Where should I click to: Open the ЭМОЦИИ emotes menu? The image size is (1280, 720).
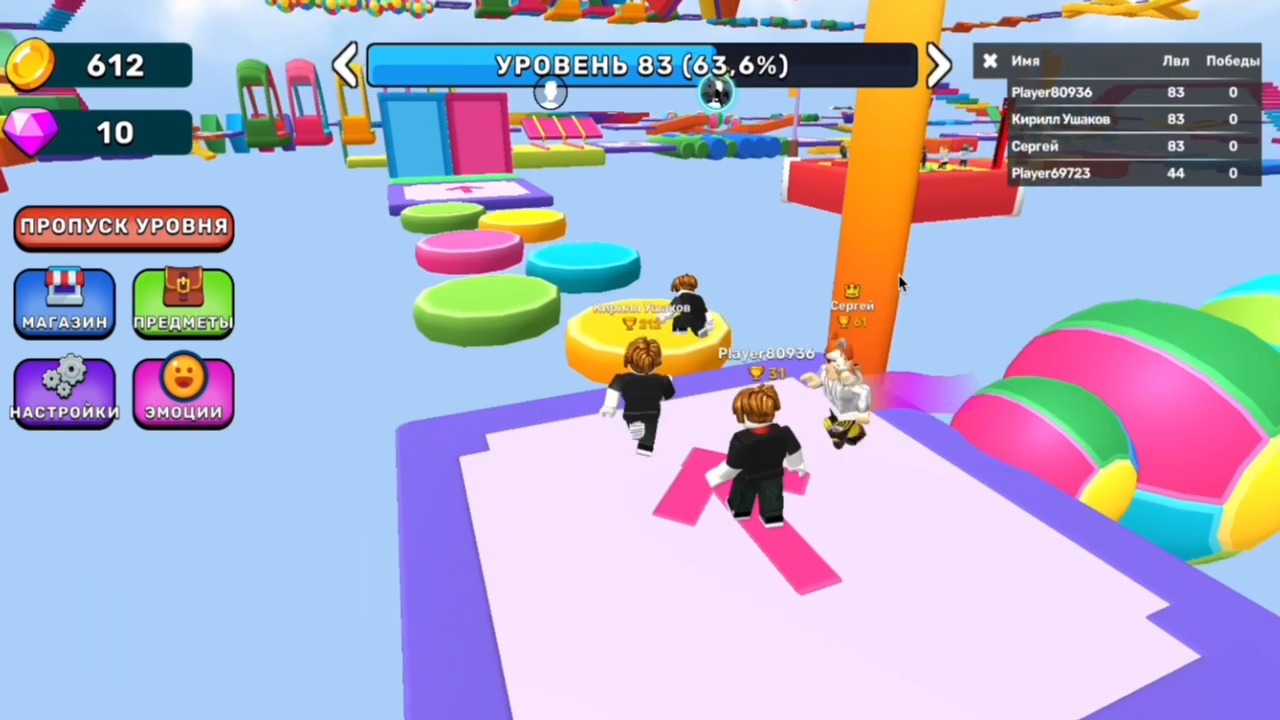(182, 390)
